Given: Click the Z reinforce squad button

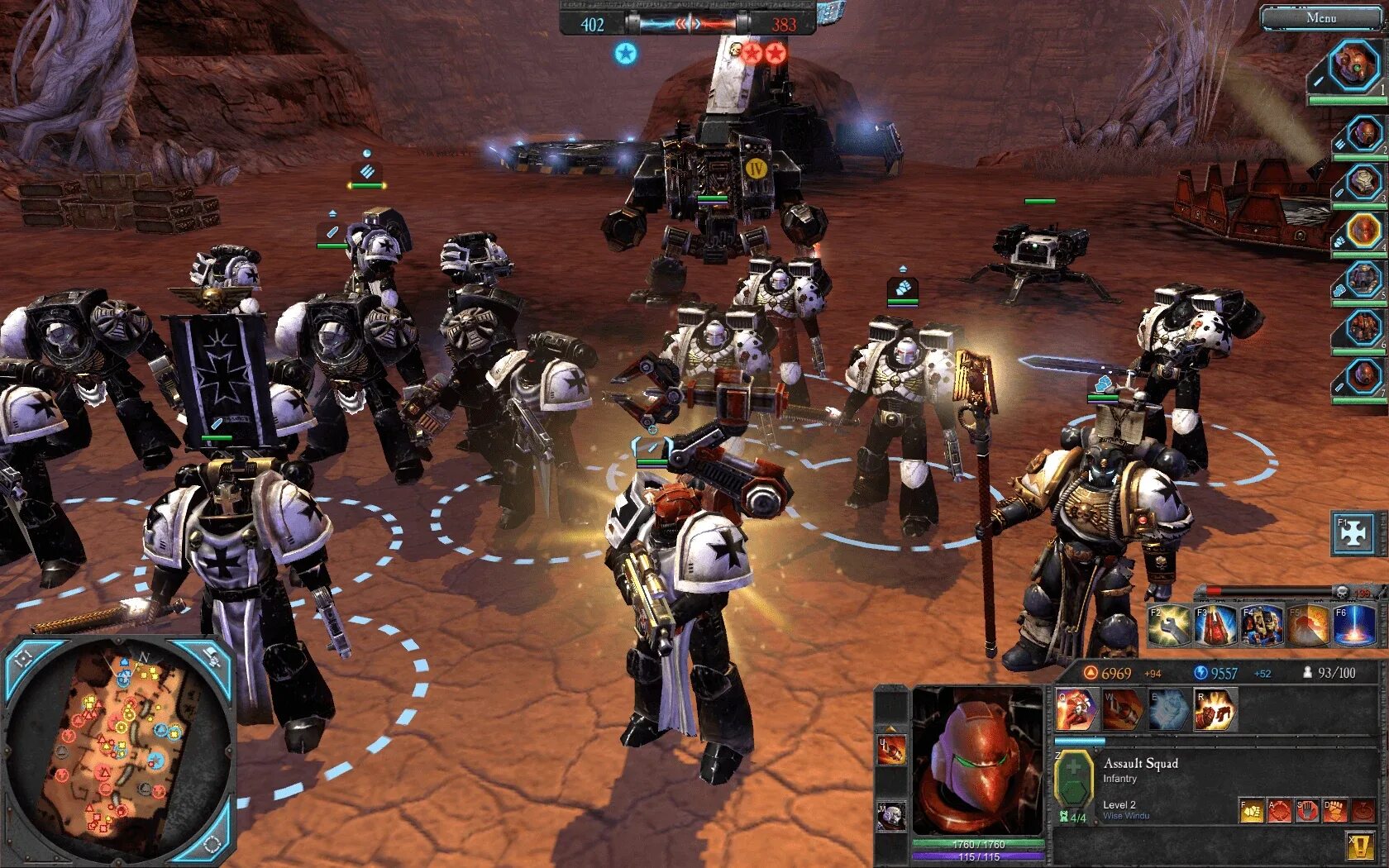Looking at the screenshot, I should [x=1074, y=780].
